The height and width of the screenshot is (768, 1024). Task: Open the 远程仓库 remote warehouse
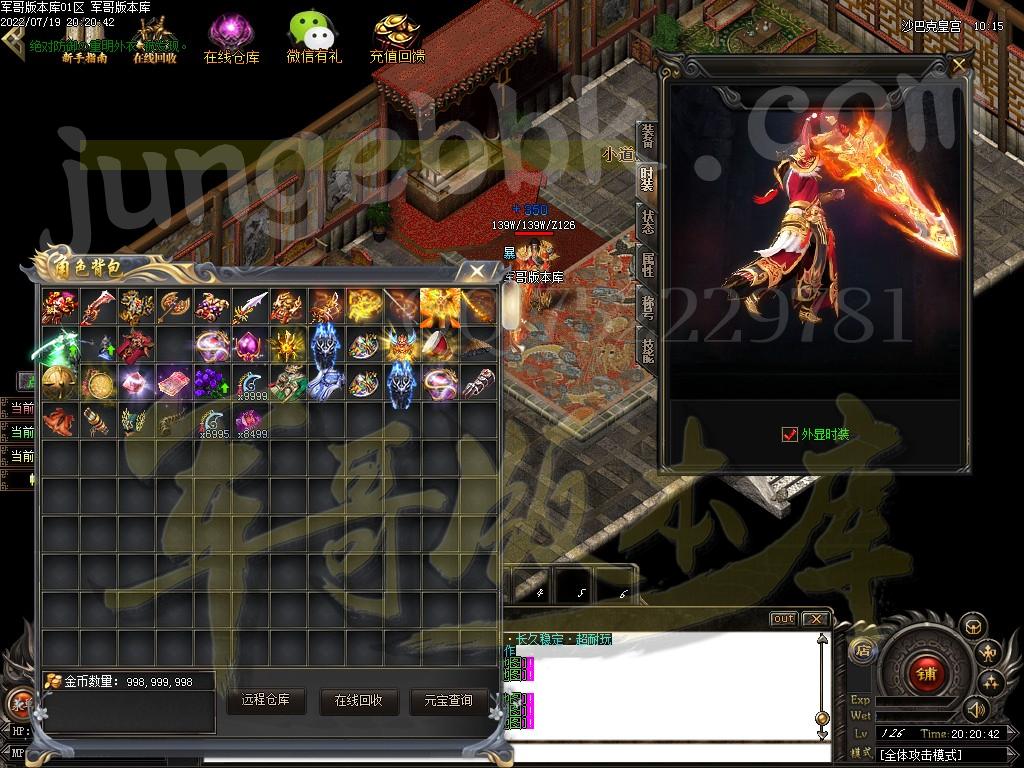click(265, 700)
